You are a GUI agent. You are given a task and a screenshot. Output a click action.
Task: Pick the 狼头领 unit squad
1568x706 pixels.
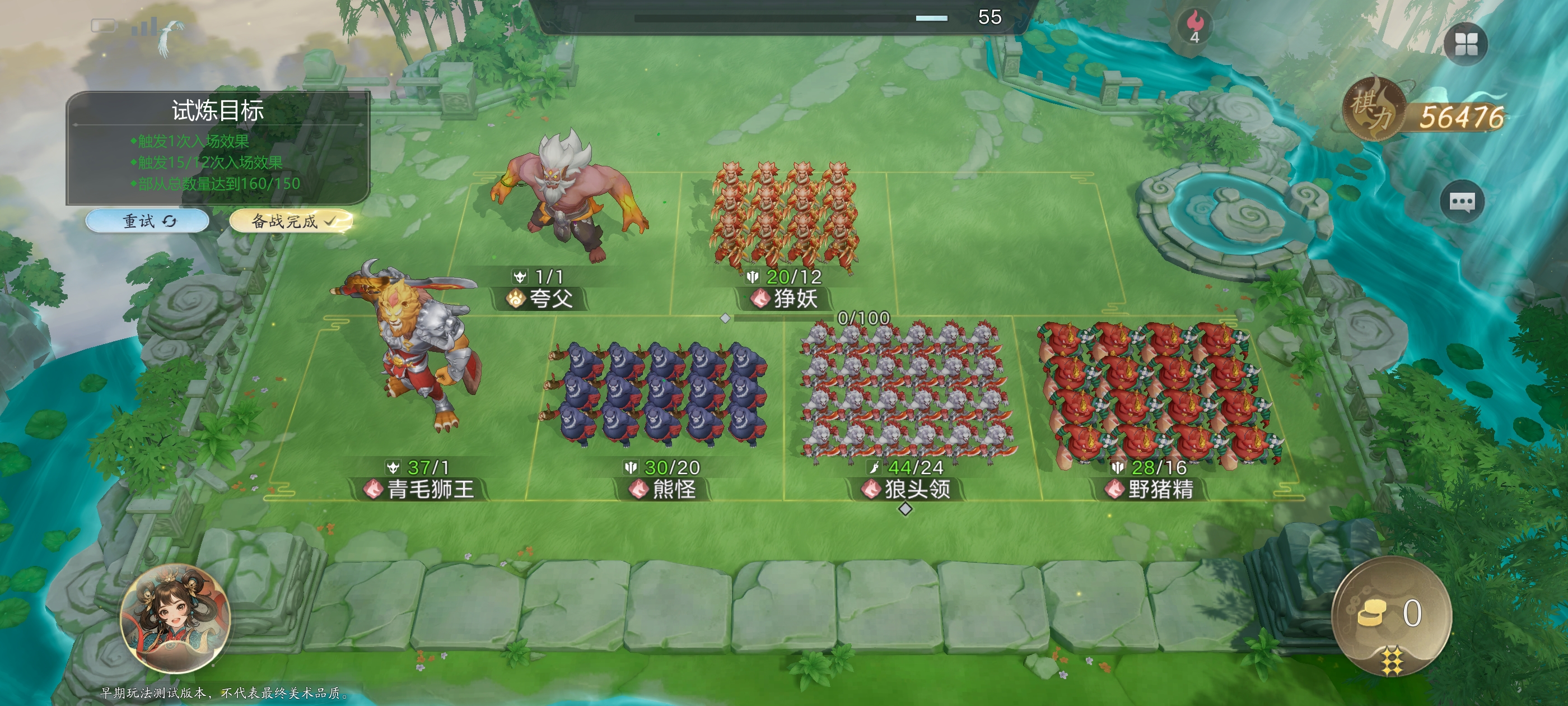[x=907, y=390]
